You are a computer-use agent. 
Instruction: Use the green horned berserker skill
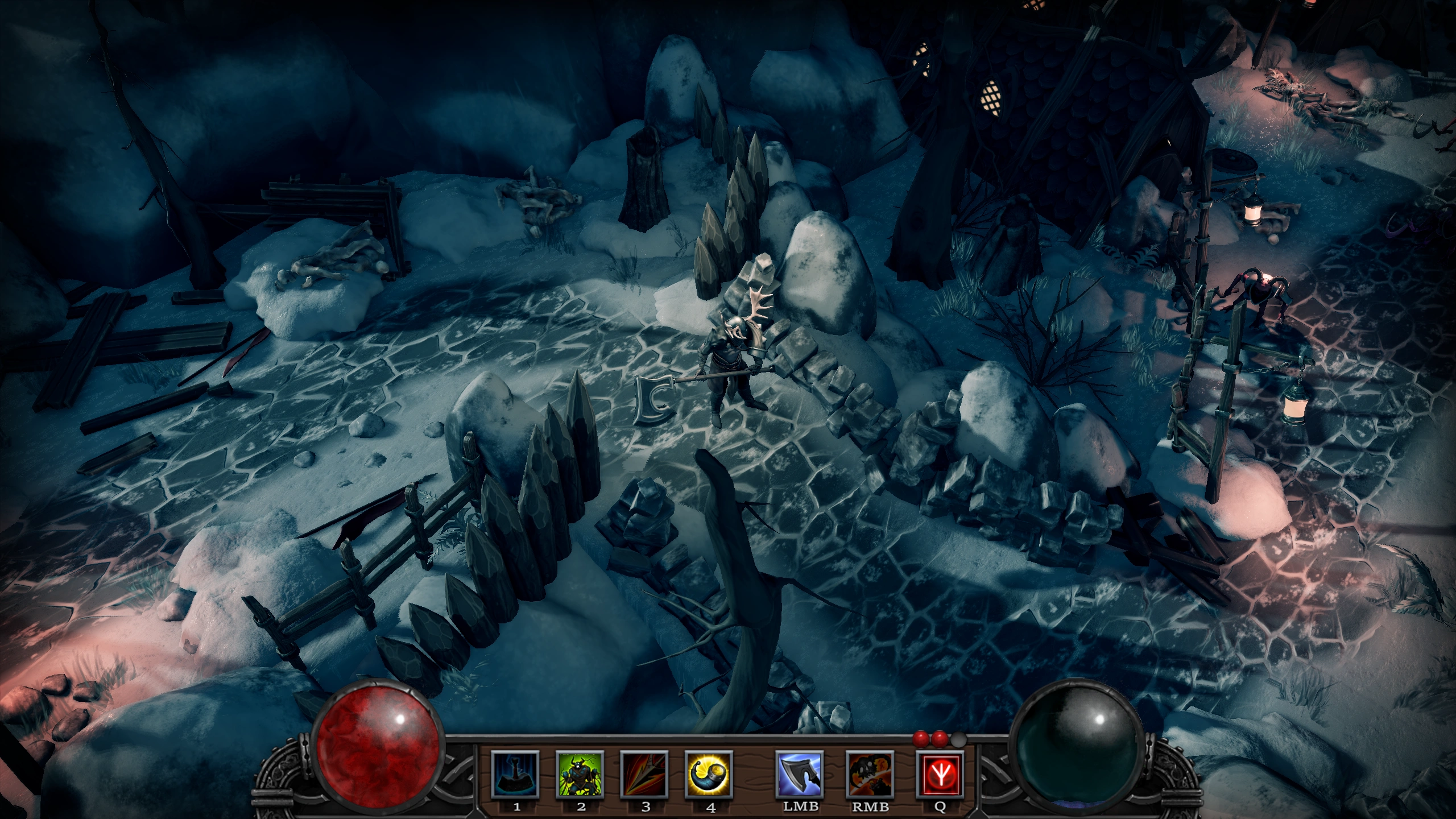click(580, 774)
